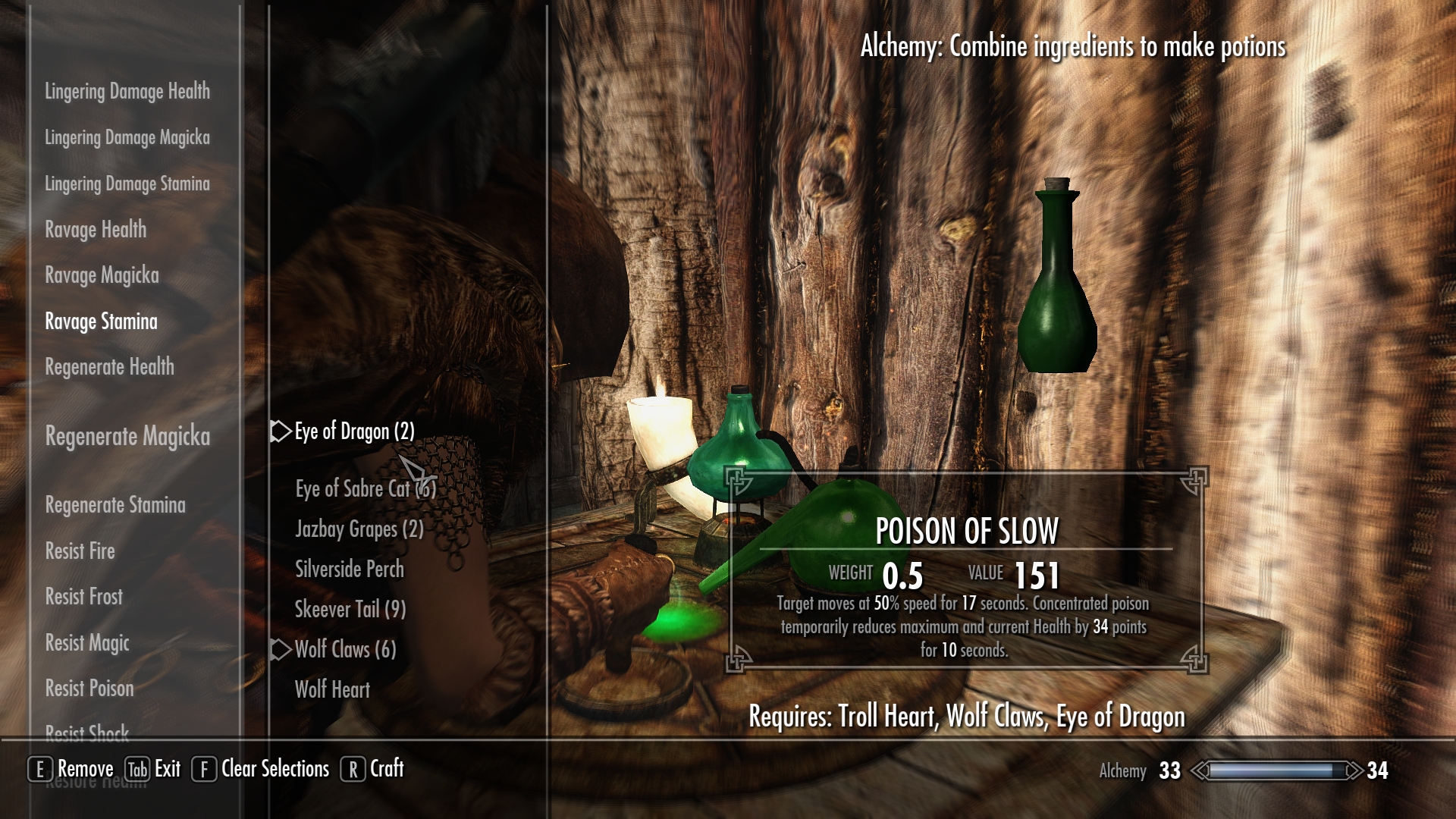1456x819 pixels.
Task: Choose Regenerate Stamina effect
Action: pos(115,506)
